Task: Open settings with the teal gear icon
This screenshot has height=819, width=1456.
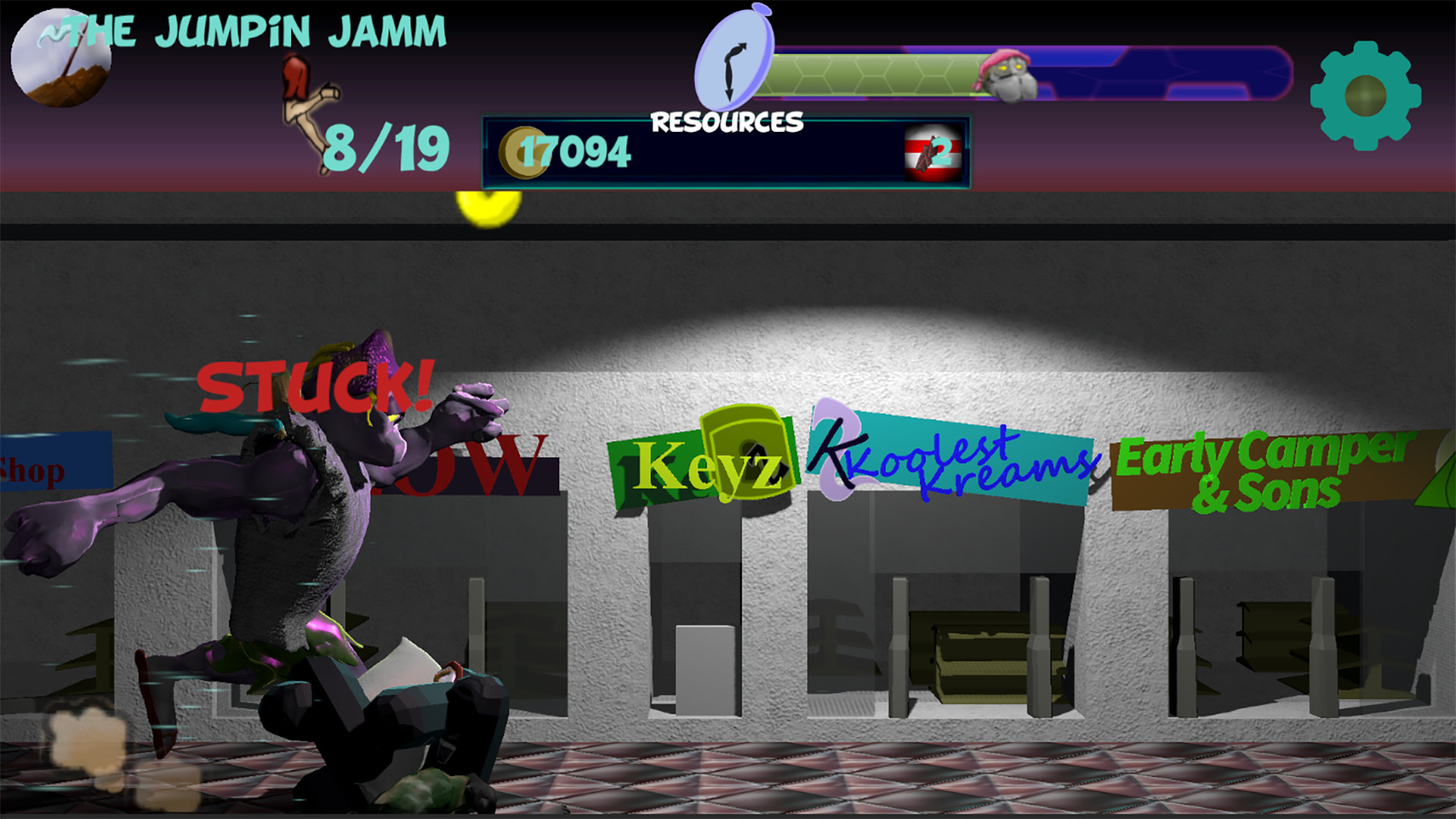Action: tap(1365, 96)
